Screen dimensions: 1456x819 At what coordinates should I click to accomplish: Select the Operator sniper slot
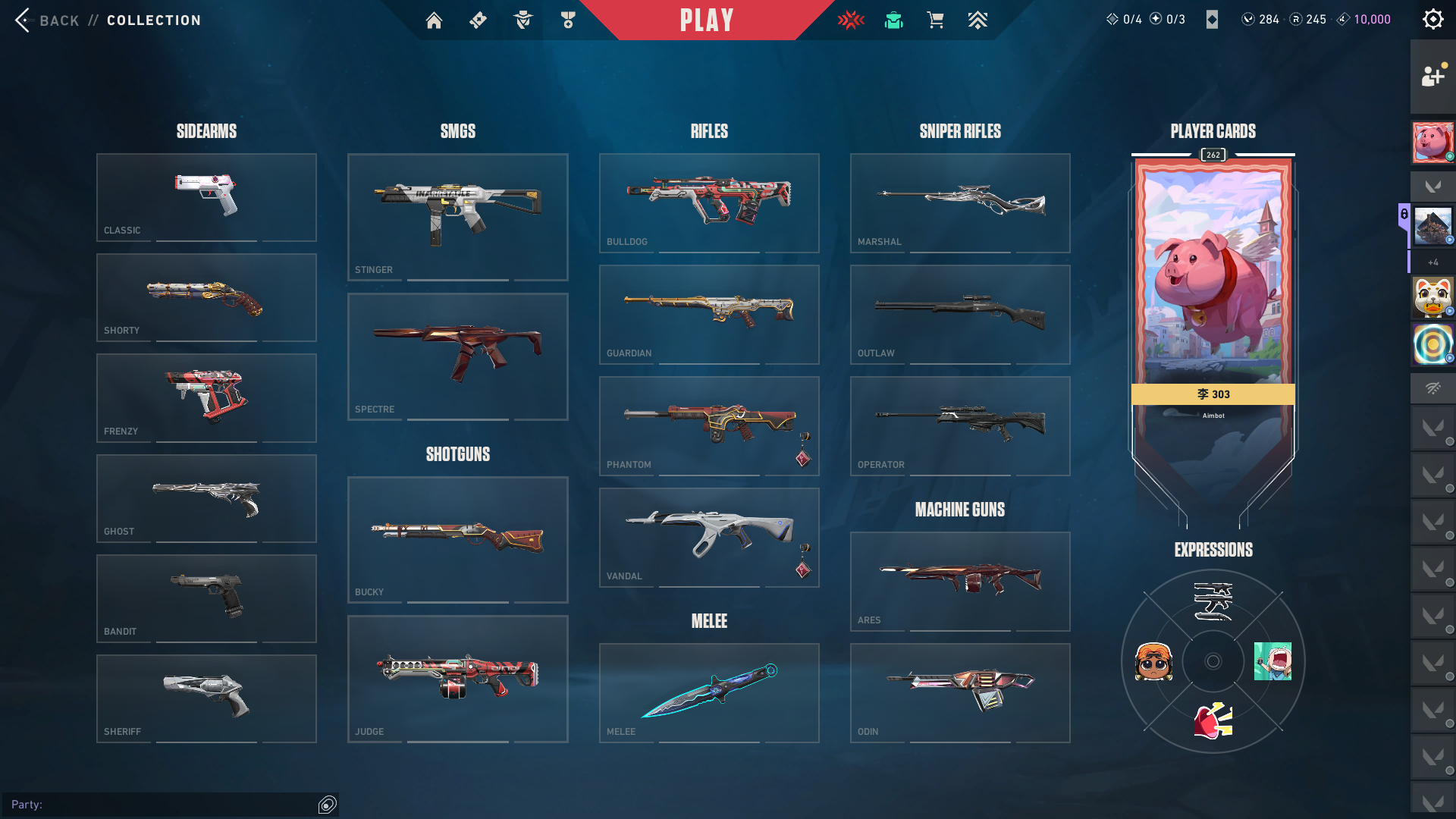click(x=960, y=425)
